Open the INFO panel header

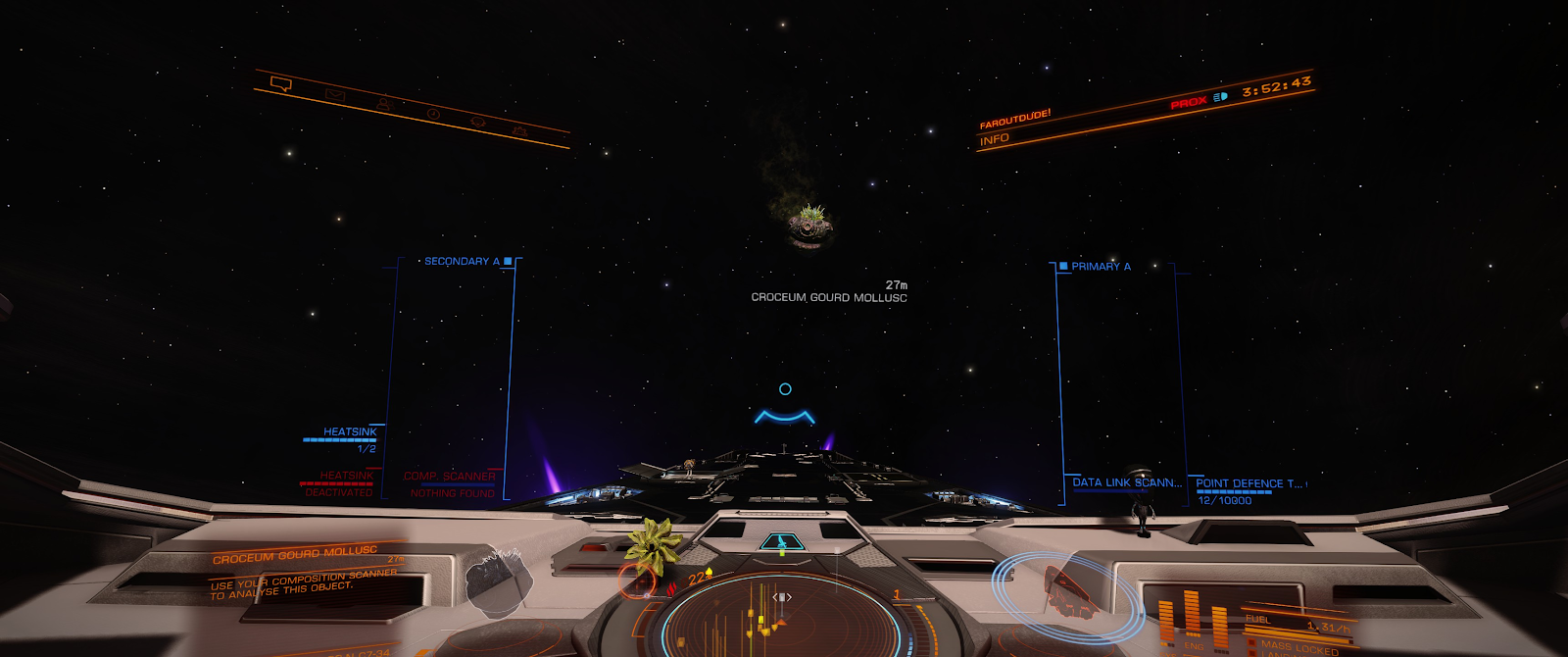coord(995,139)
